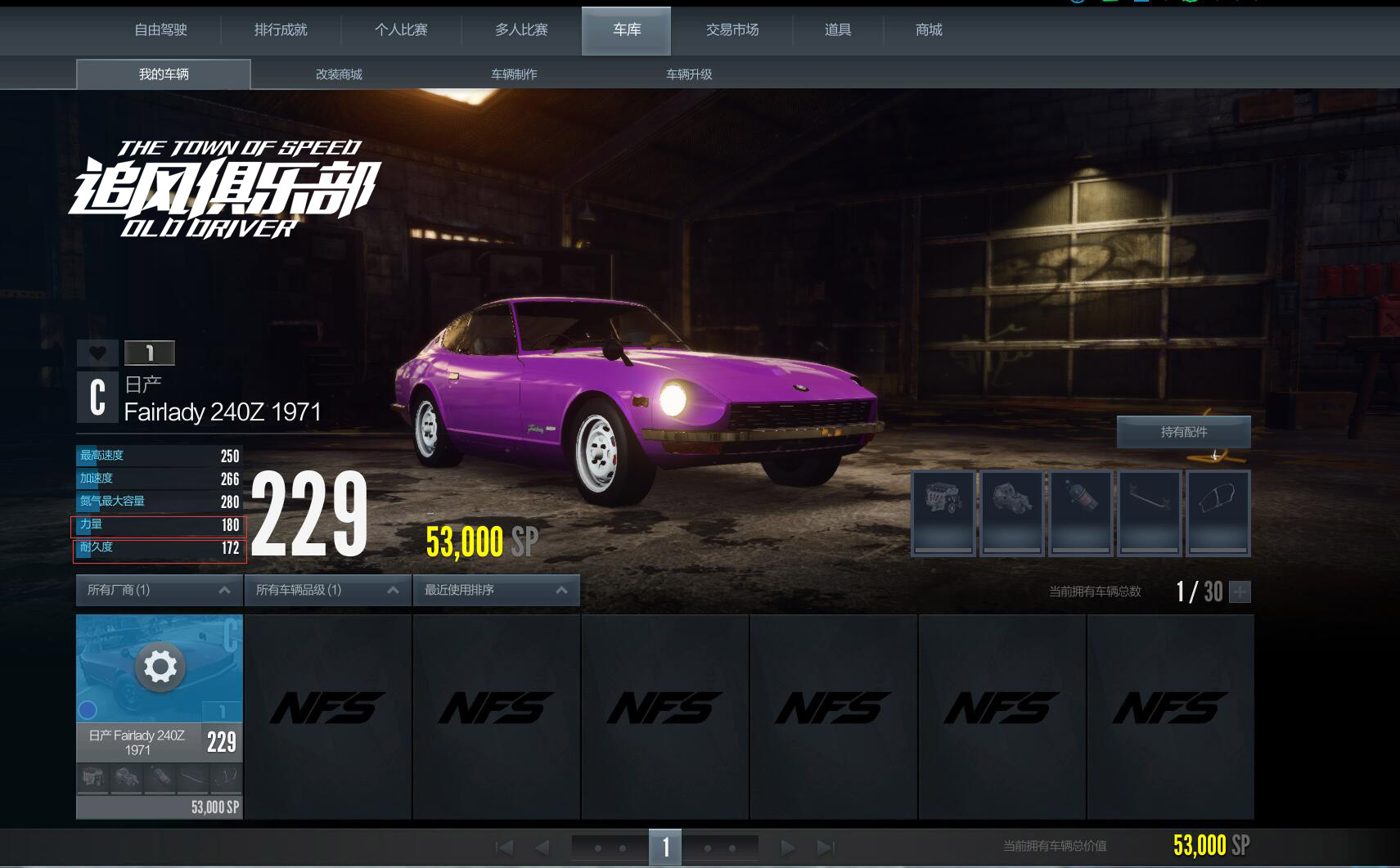This screenshot has width=1400, height=868.
Task: Go to the 排行成就 rankings tab
Action: (x=281, y=30)
